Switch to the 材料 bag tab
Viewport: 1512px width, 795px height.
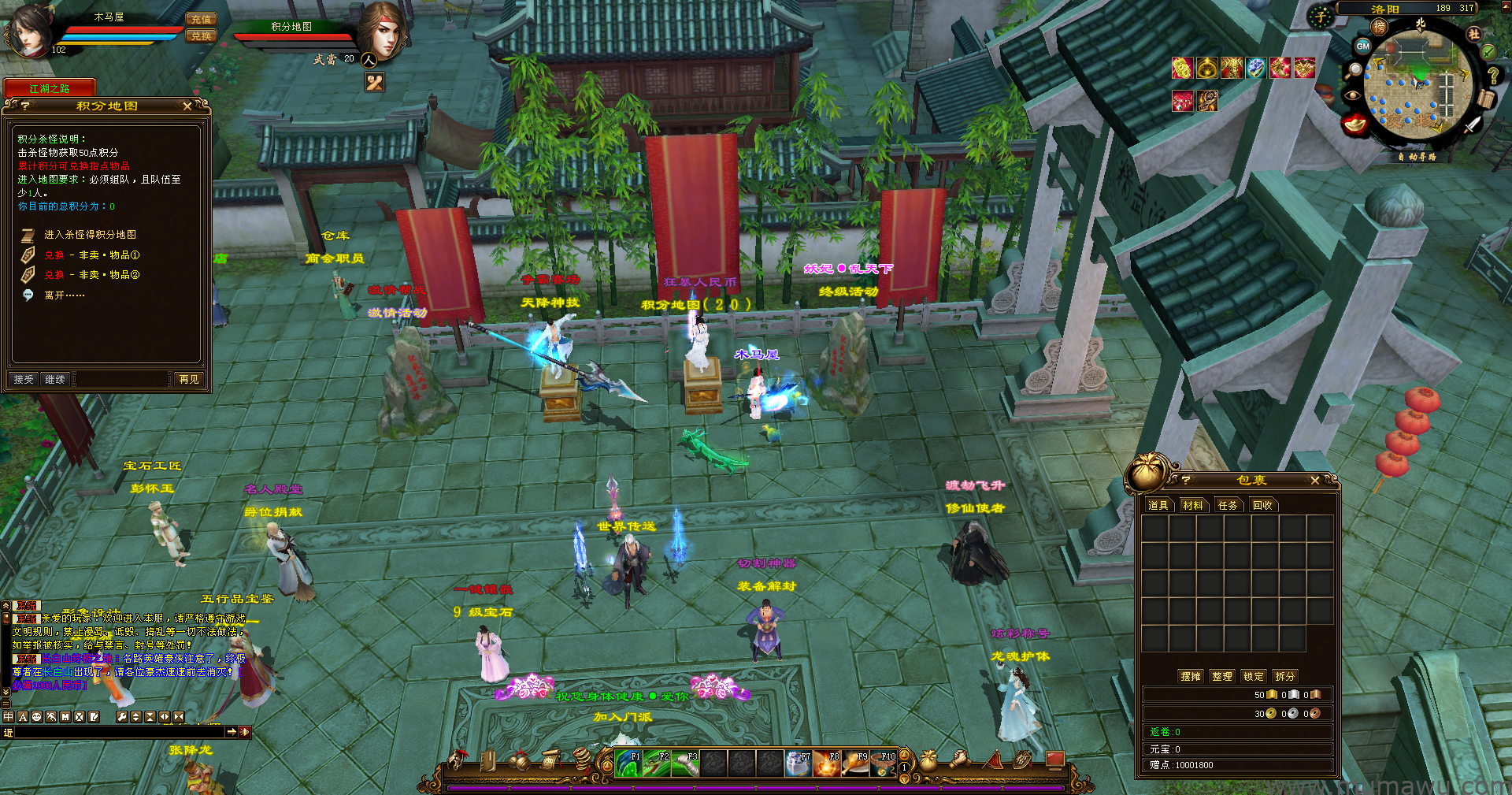click(1193, 506)
